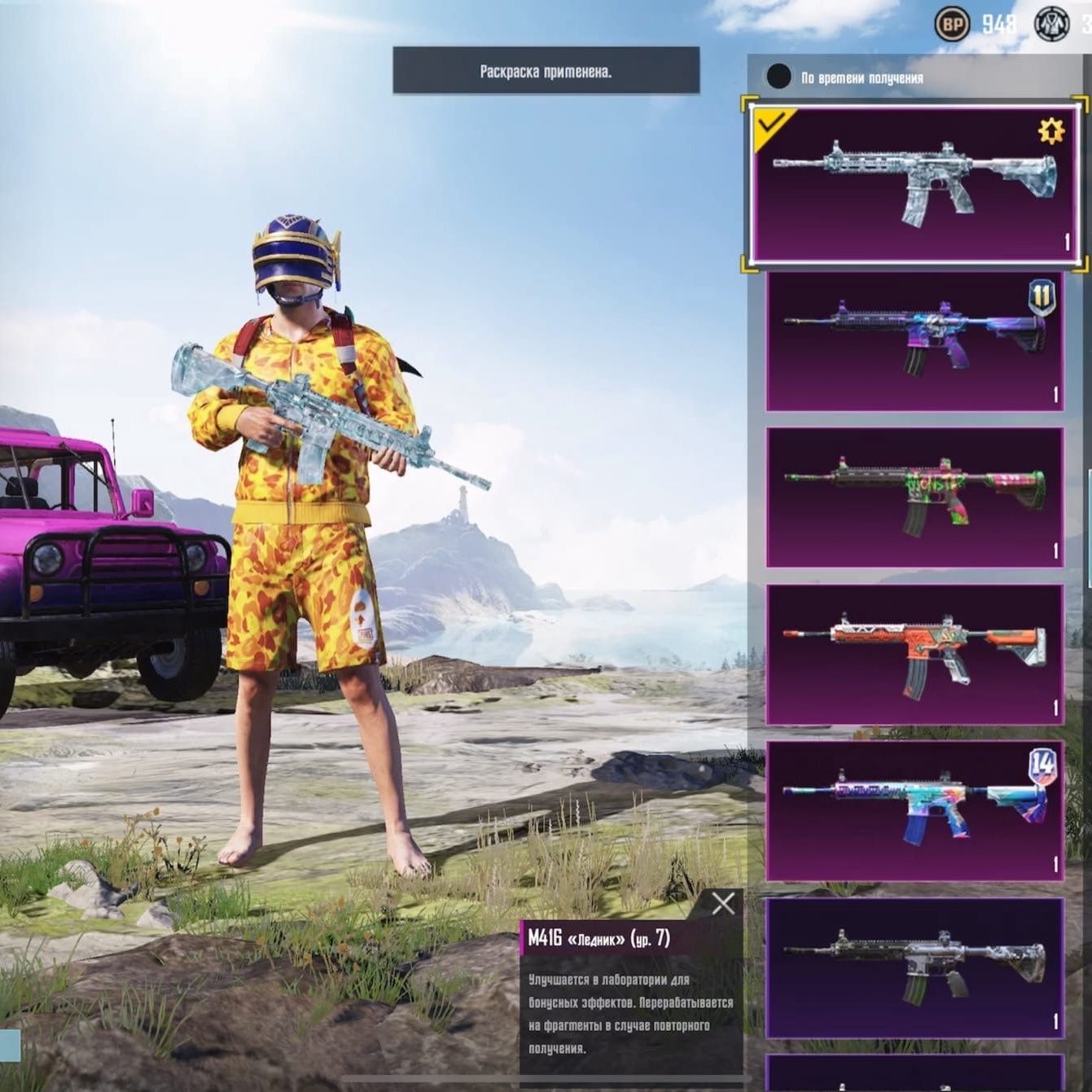1092x1092 pixels.
Task: Select the orange and white M416 skin
Action: tap(914, 654)
